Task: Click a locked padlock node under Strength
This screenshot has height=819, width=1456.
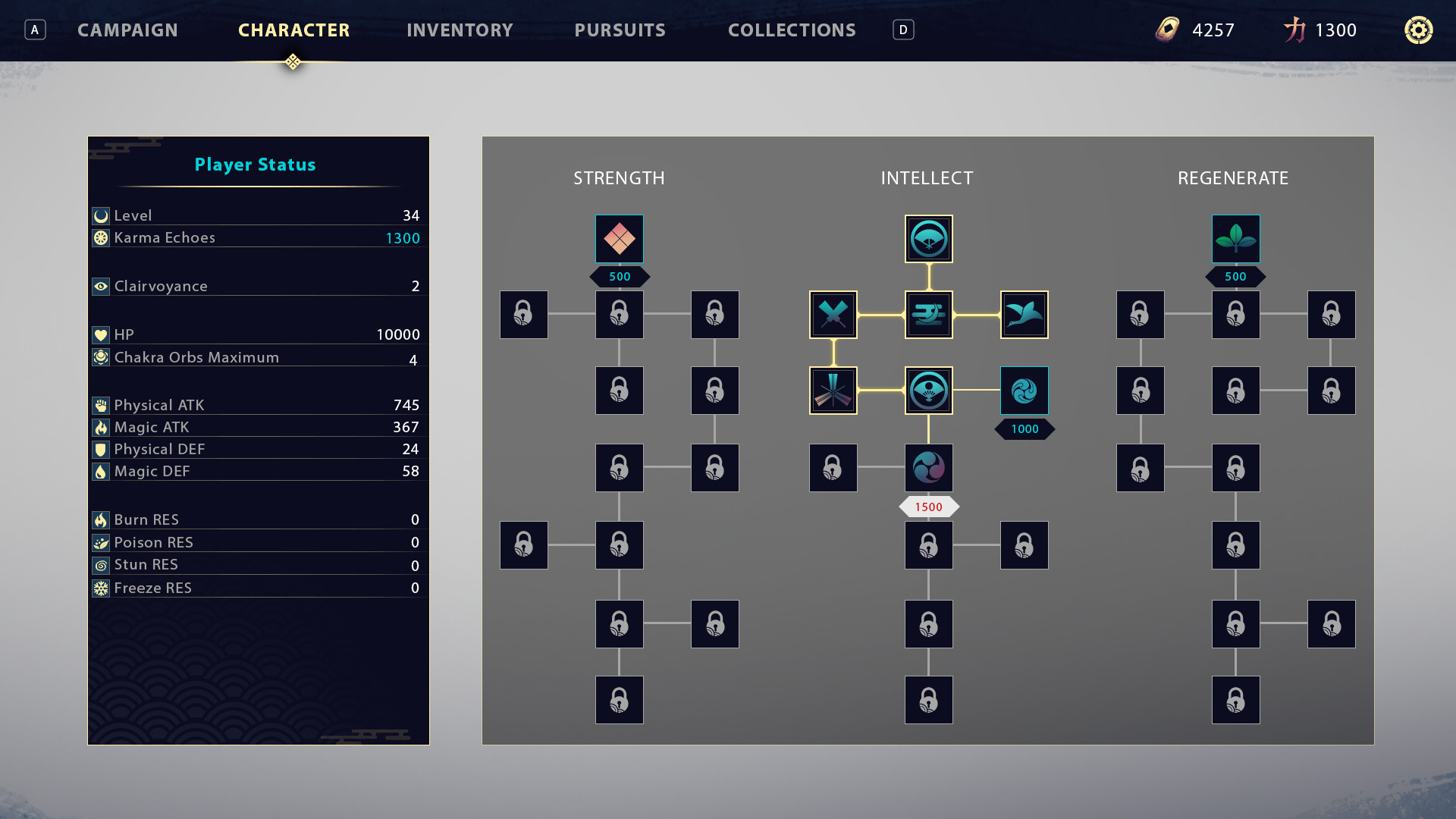Action: click(x=620, y=315)
